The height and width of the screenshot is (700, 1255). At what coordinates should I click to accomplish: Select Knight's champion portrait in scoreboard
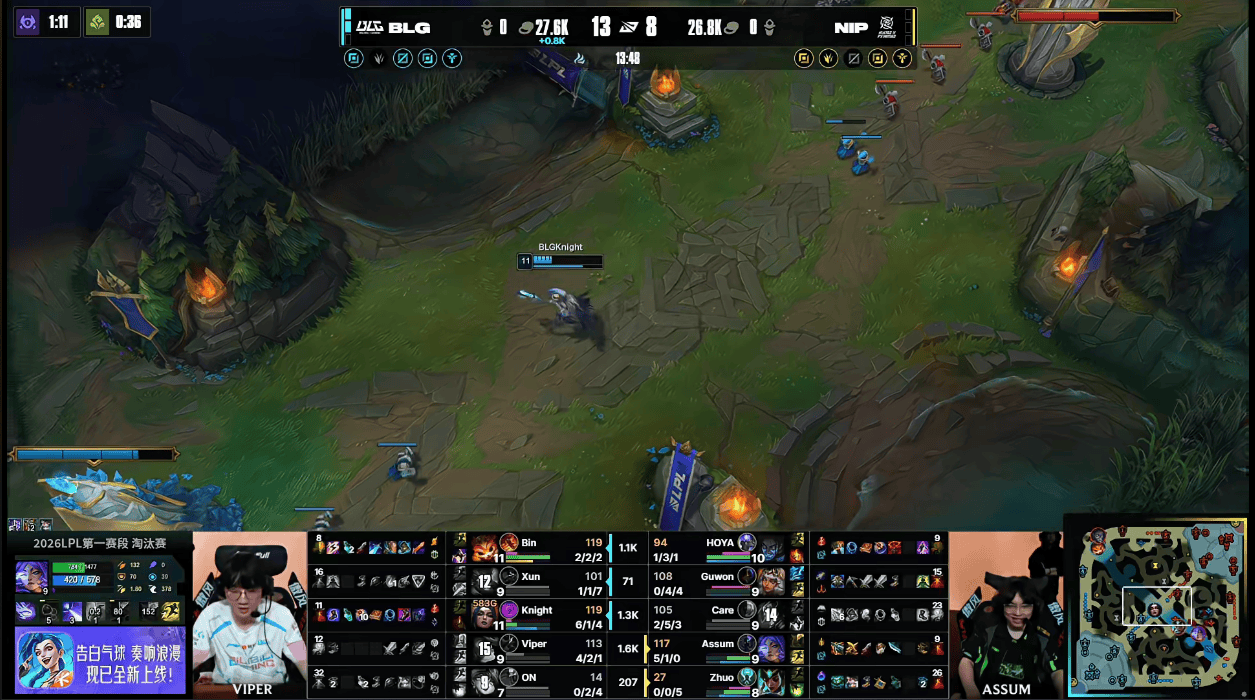[x=484, y=614]
